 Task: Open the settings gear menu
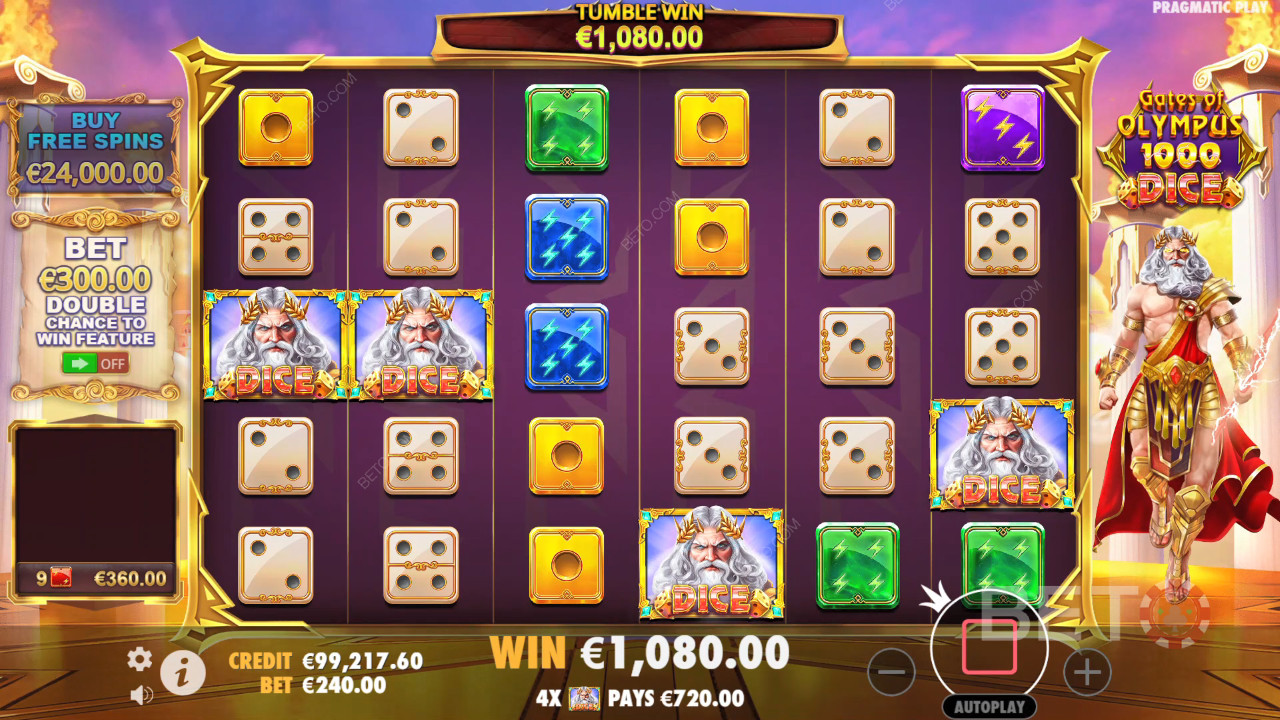point(139,658)
